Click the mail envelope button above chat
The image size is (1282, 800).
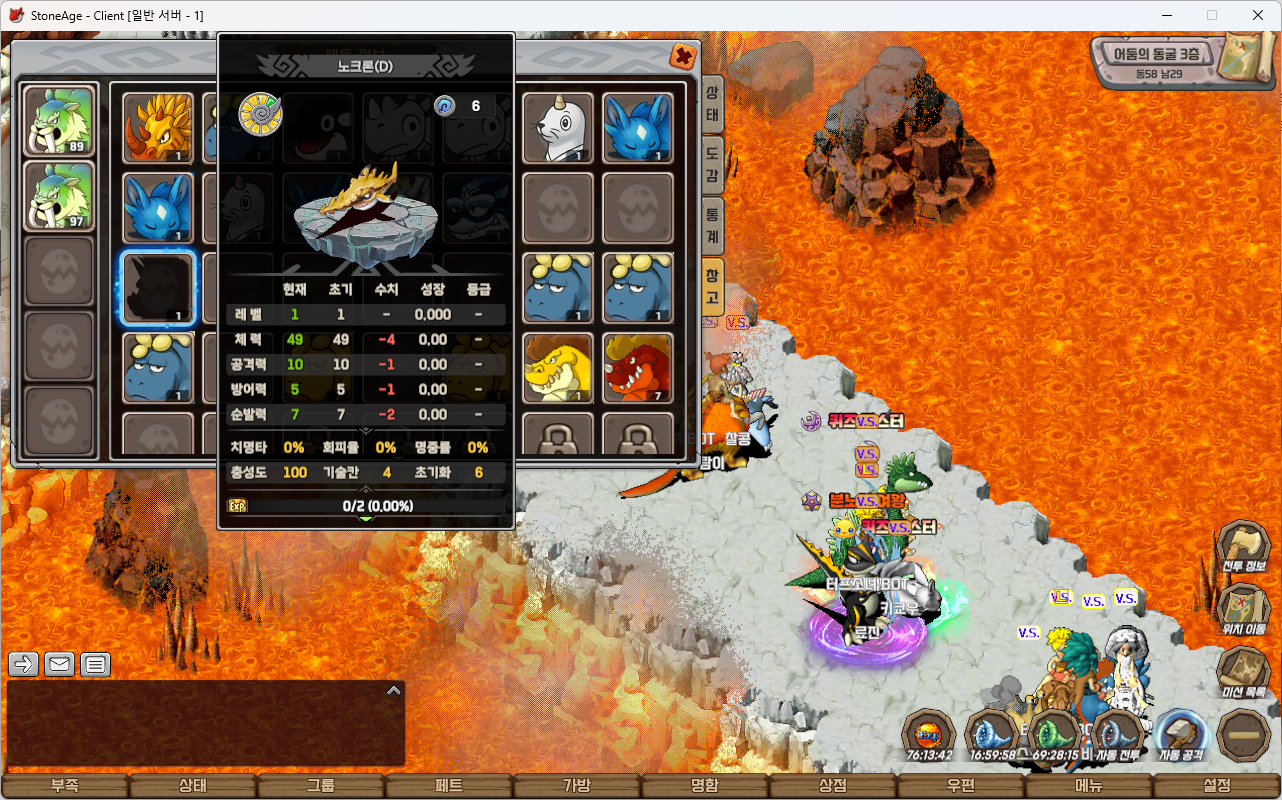(x=59, y=663)
